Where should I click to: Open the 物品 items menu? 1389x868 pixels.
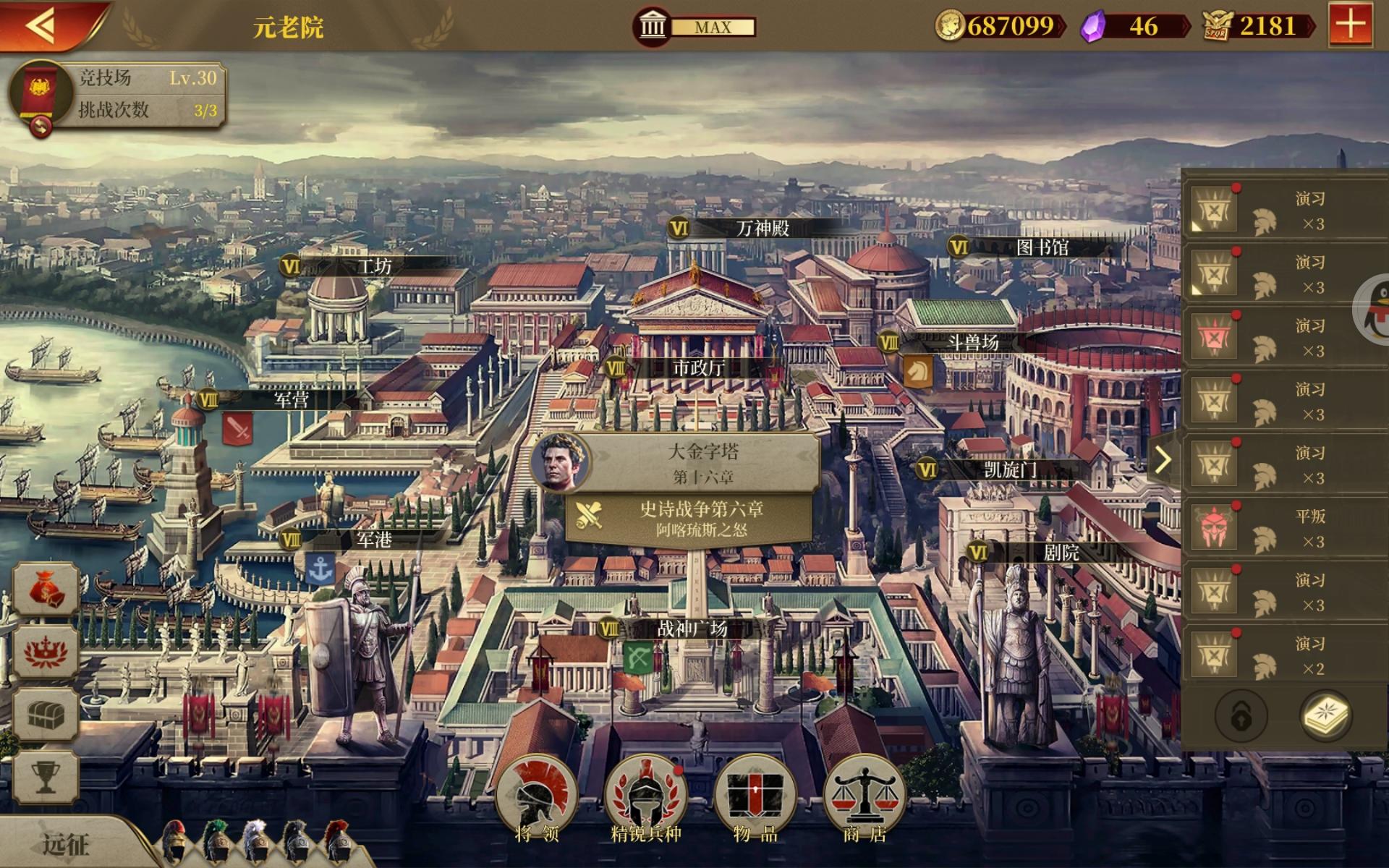tap(755, 799)
